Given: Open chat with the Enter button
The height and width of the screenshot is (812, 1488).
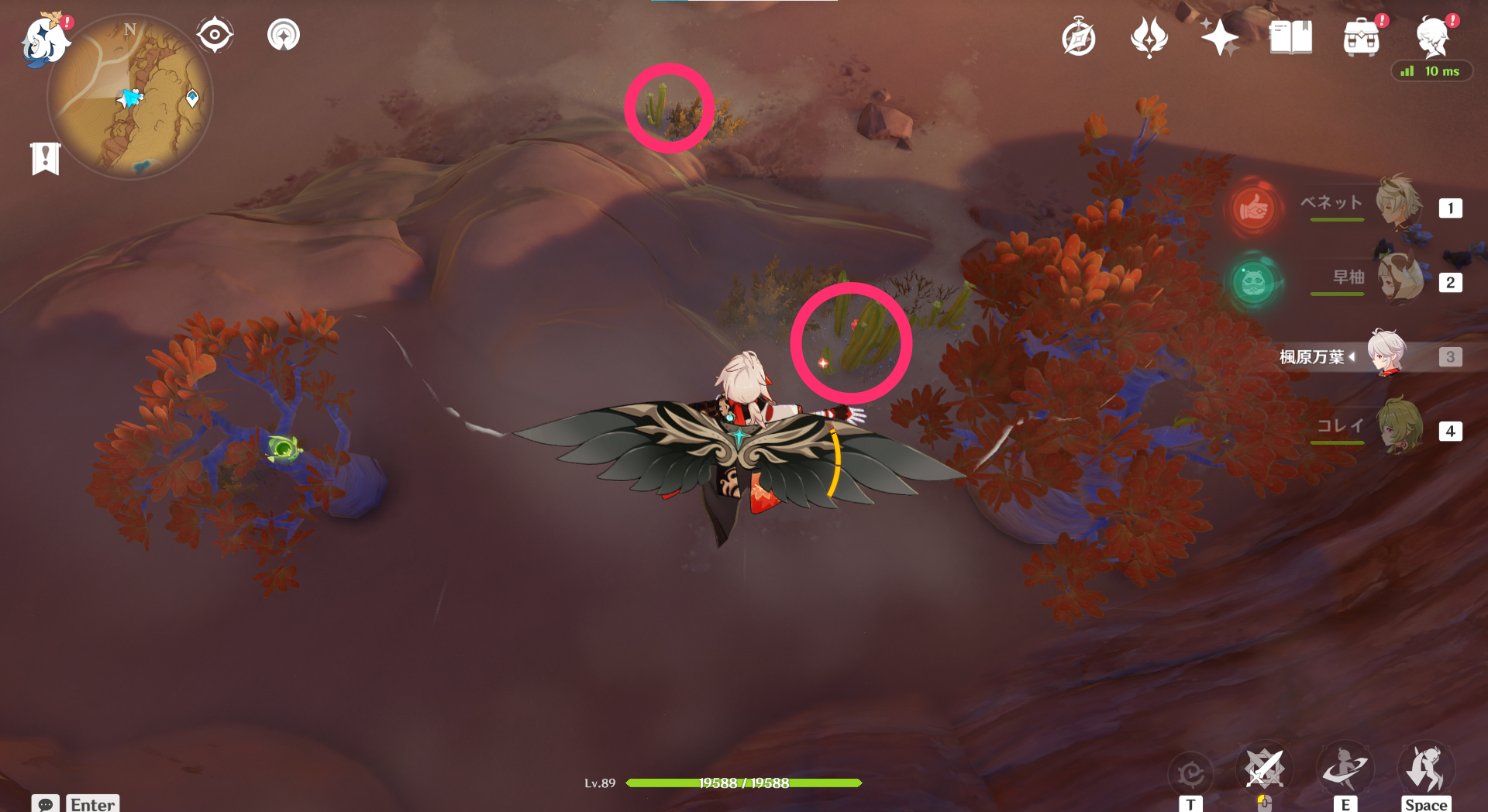Looking at the screenshot, I should 91,804.
